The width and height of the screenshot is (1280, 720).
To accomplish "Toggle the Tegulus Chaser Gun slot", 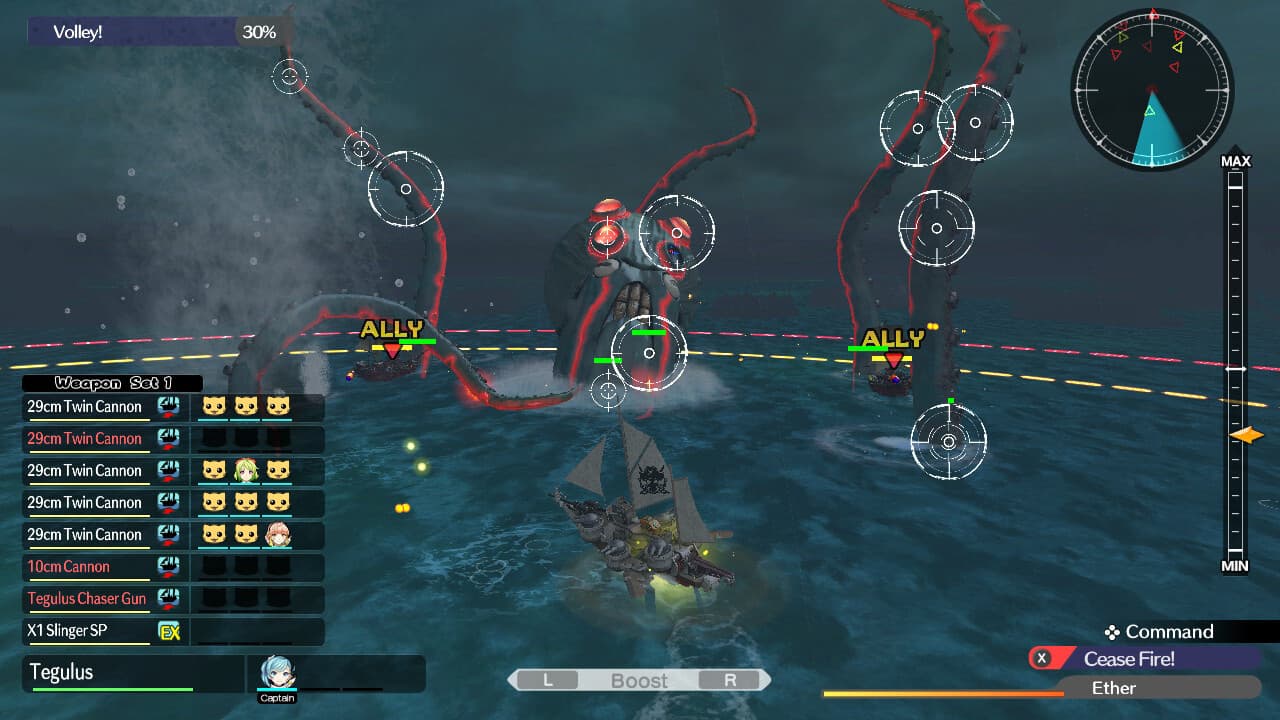I will [87, 599].
